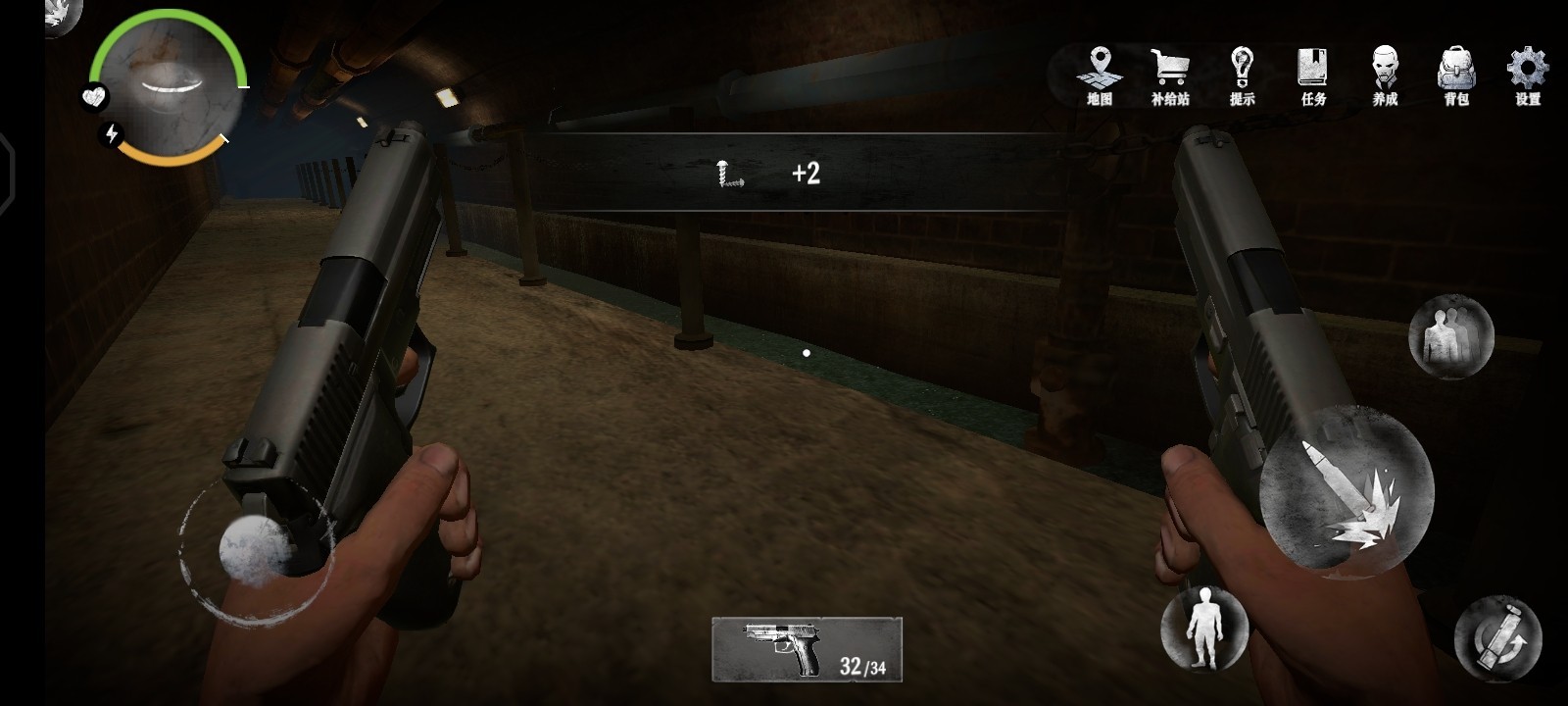Open the supply station (补给站) shop
This screenshot has height=706, width=1568.
click(1170, 75)
